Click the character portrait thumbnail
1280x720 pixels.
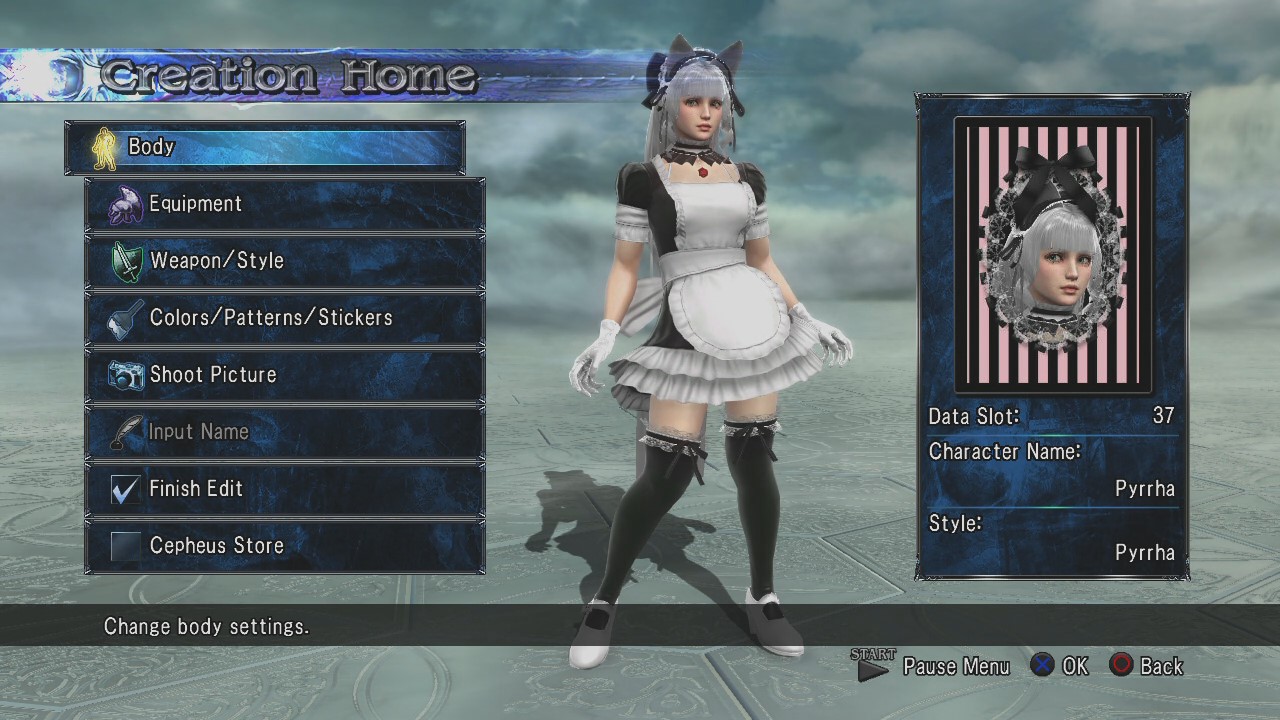pos(1053,255)
